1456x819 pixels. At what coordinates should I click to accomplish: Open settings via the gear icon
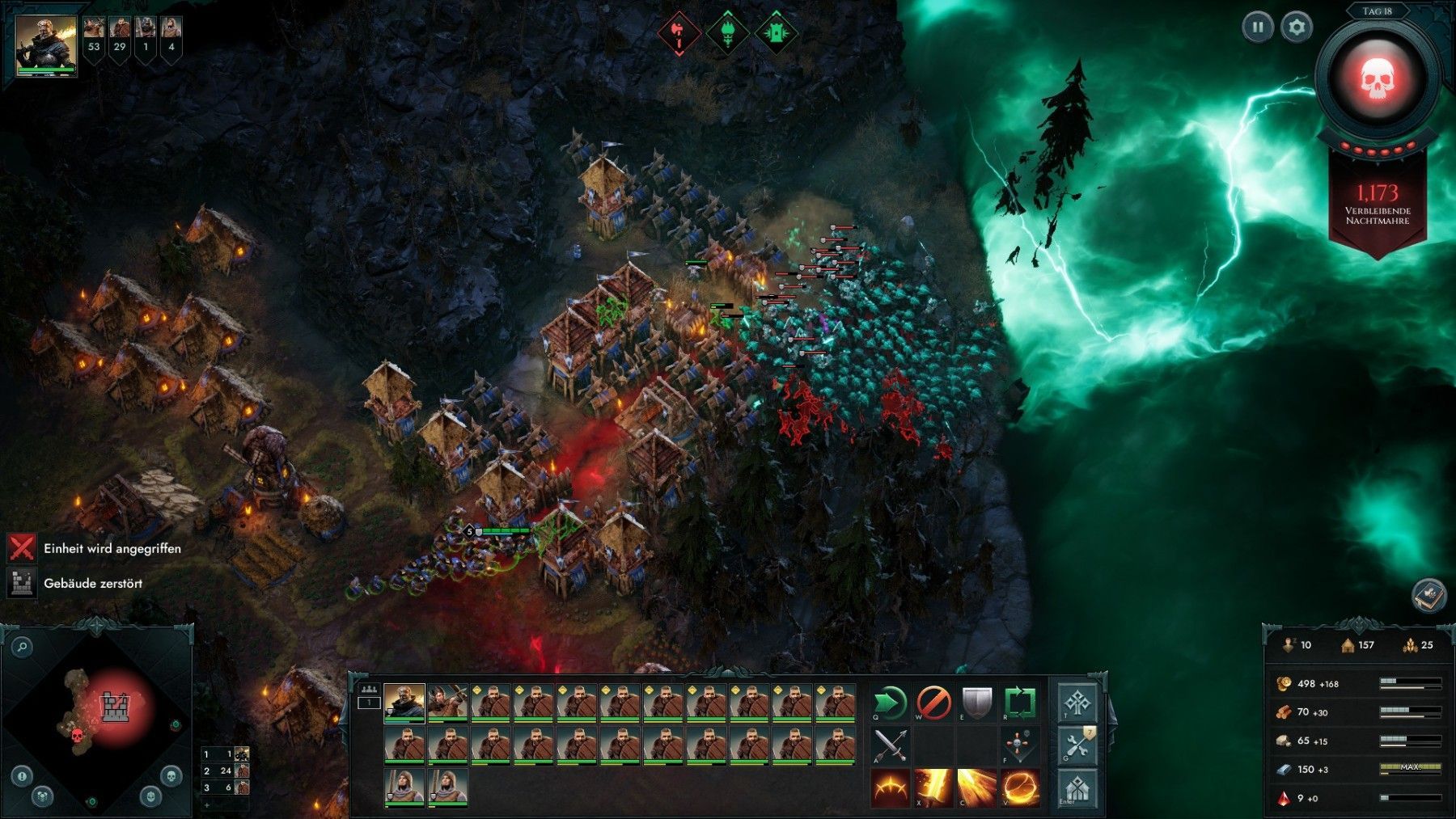pyautogui.click(x=1297, y=27)
